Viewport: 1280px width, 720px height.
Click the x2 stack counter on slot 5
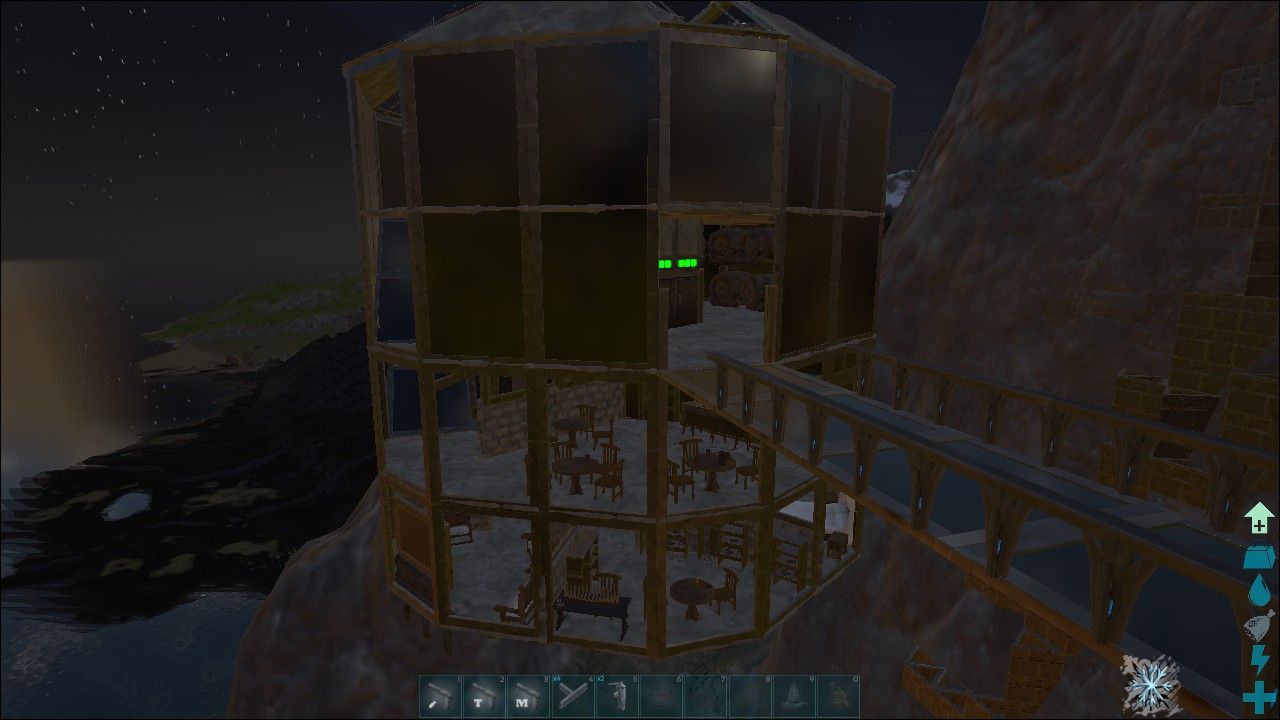click(601, 678)
